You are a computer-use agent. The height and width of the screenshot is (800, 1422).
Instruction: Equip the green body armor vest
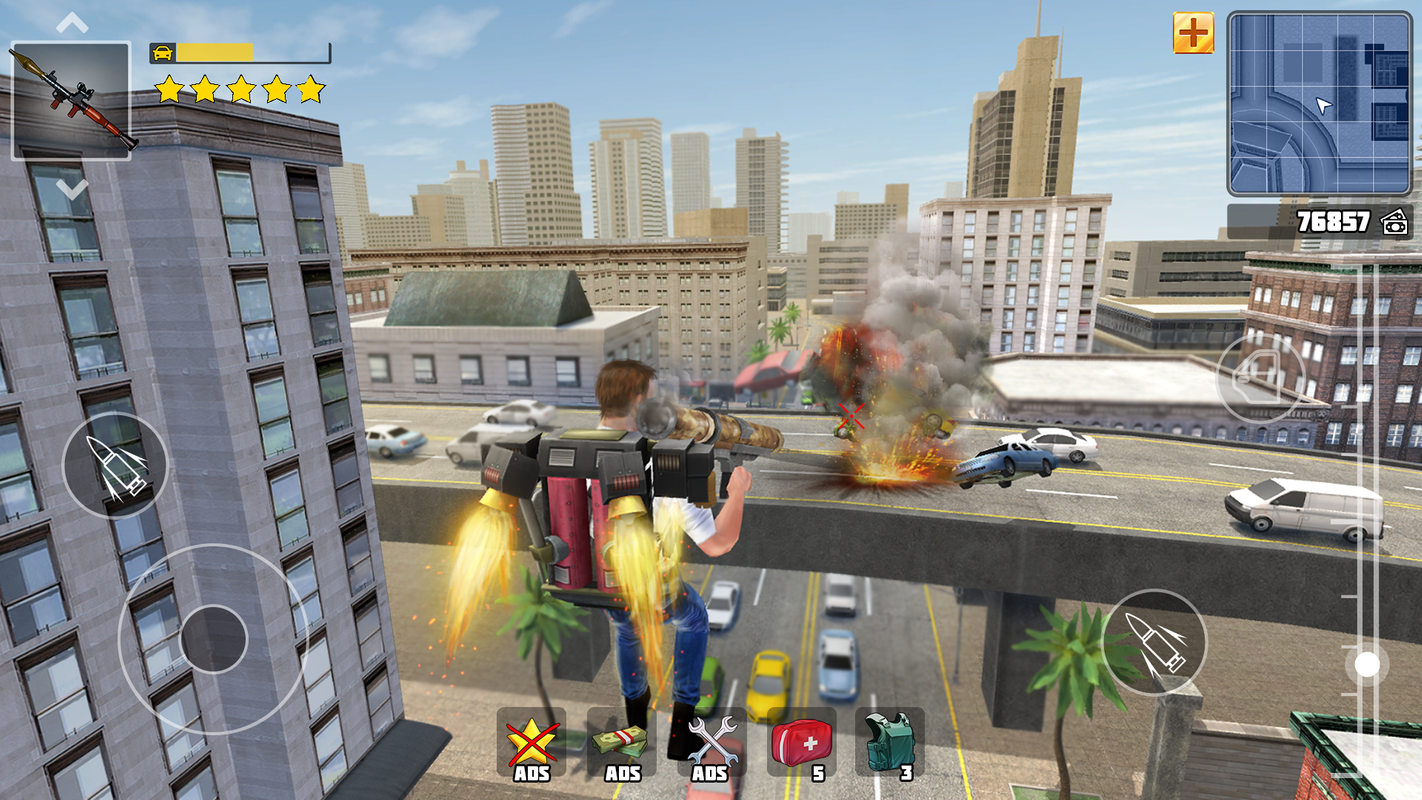point(889,742)
